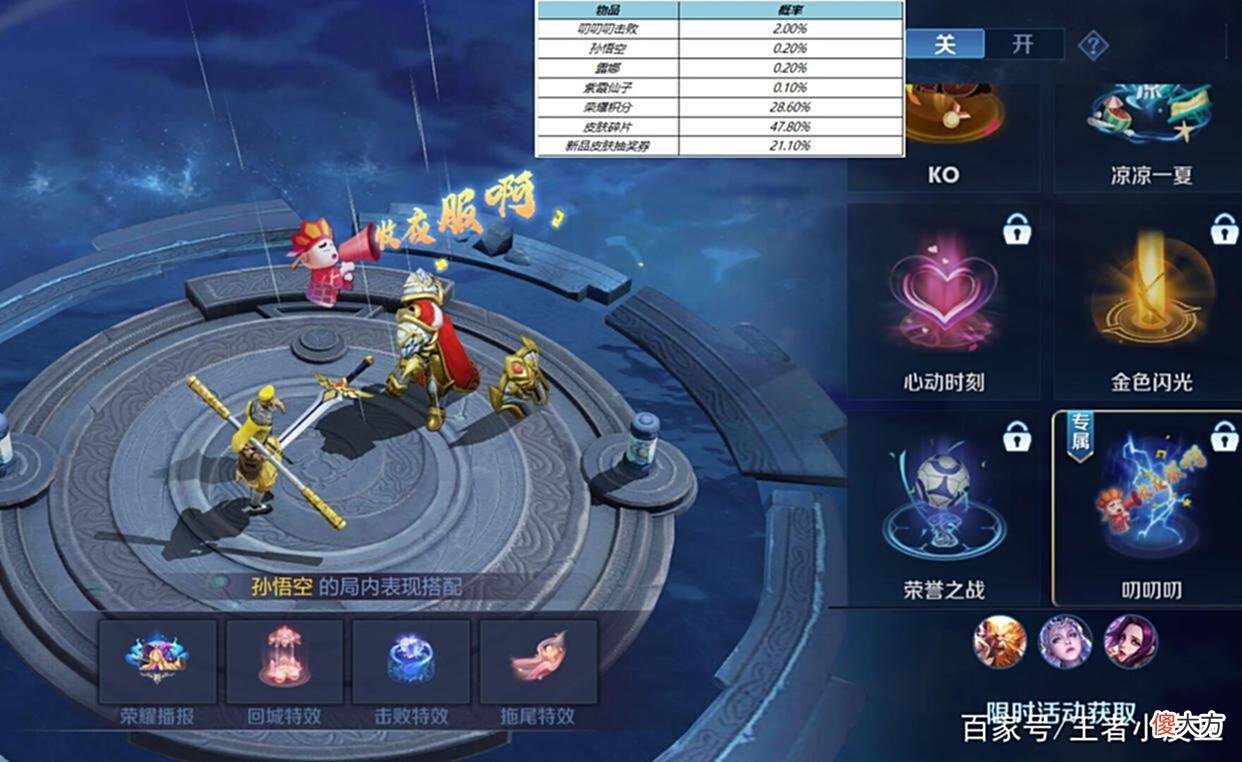
Task: Pick the 金色闪光 golden flash effect
Action: point(1150,302)
